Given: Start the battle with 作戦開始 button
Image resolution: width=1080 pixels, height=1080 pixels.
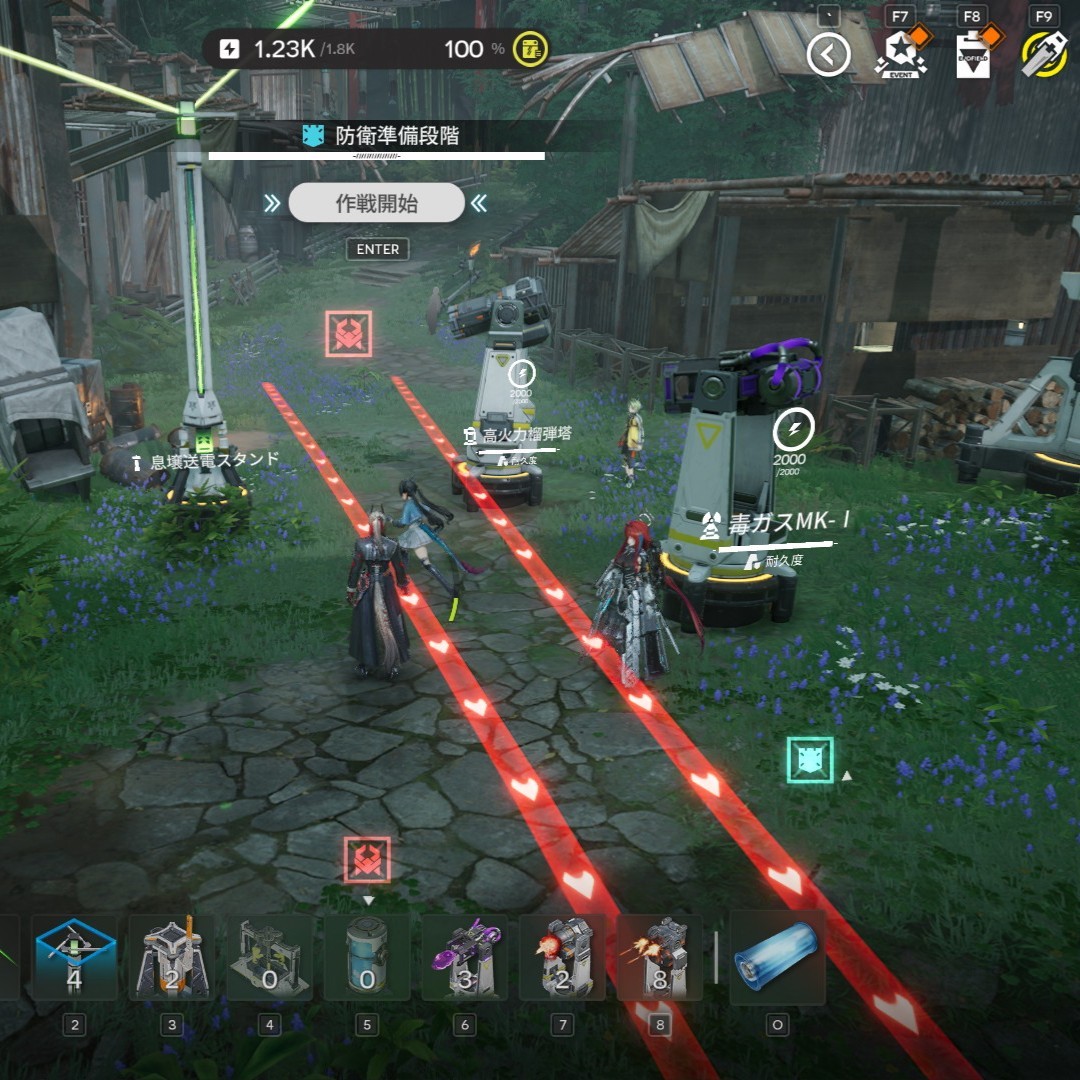Looking at the screenshot, I should point(376,203).
